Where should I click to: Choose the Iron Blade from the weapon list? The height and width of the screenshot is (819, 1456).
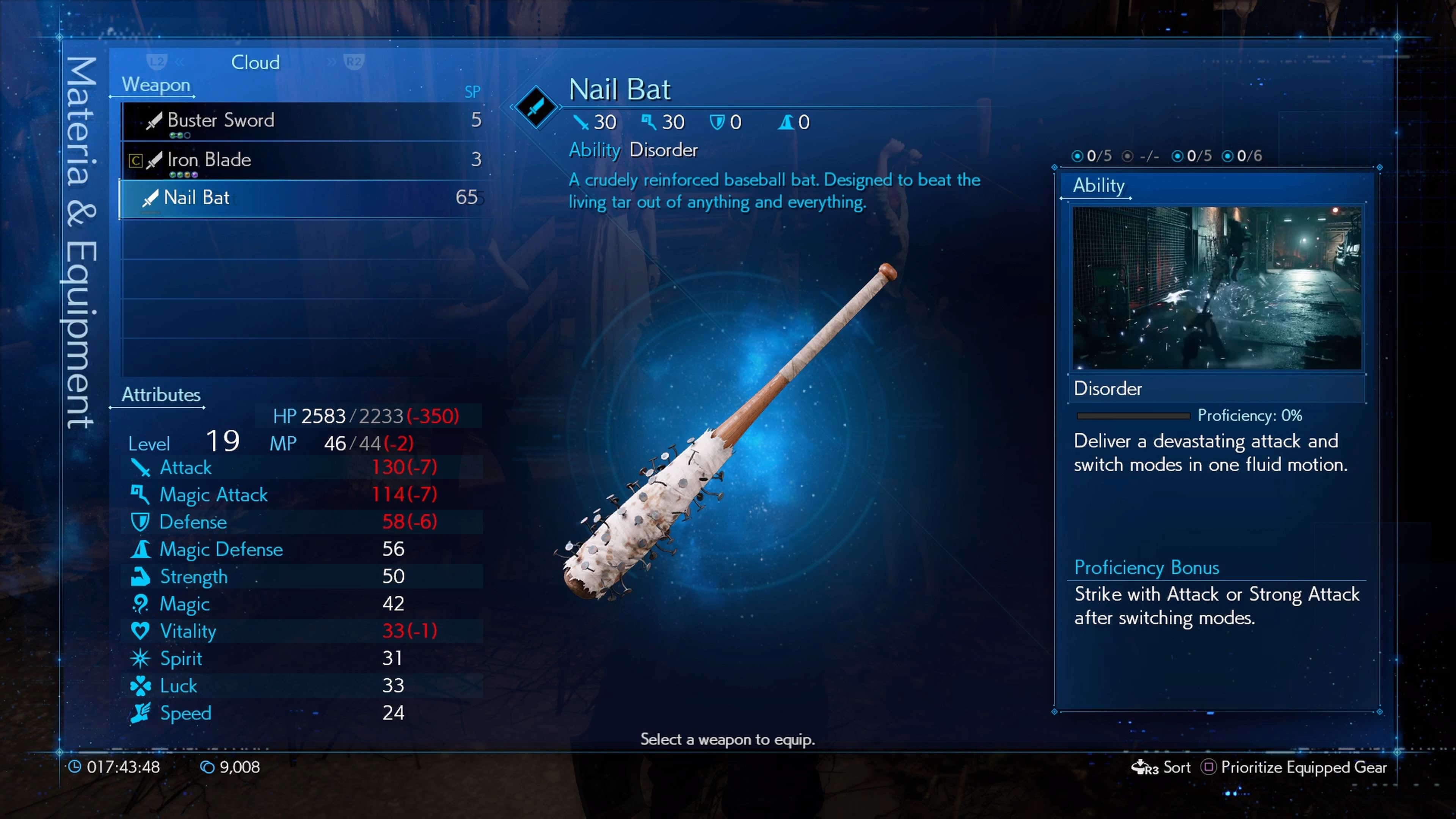coord(305,160)
